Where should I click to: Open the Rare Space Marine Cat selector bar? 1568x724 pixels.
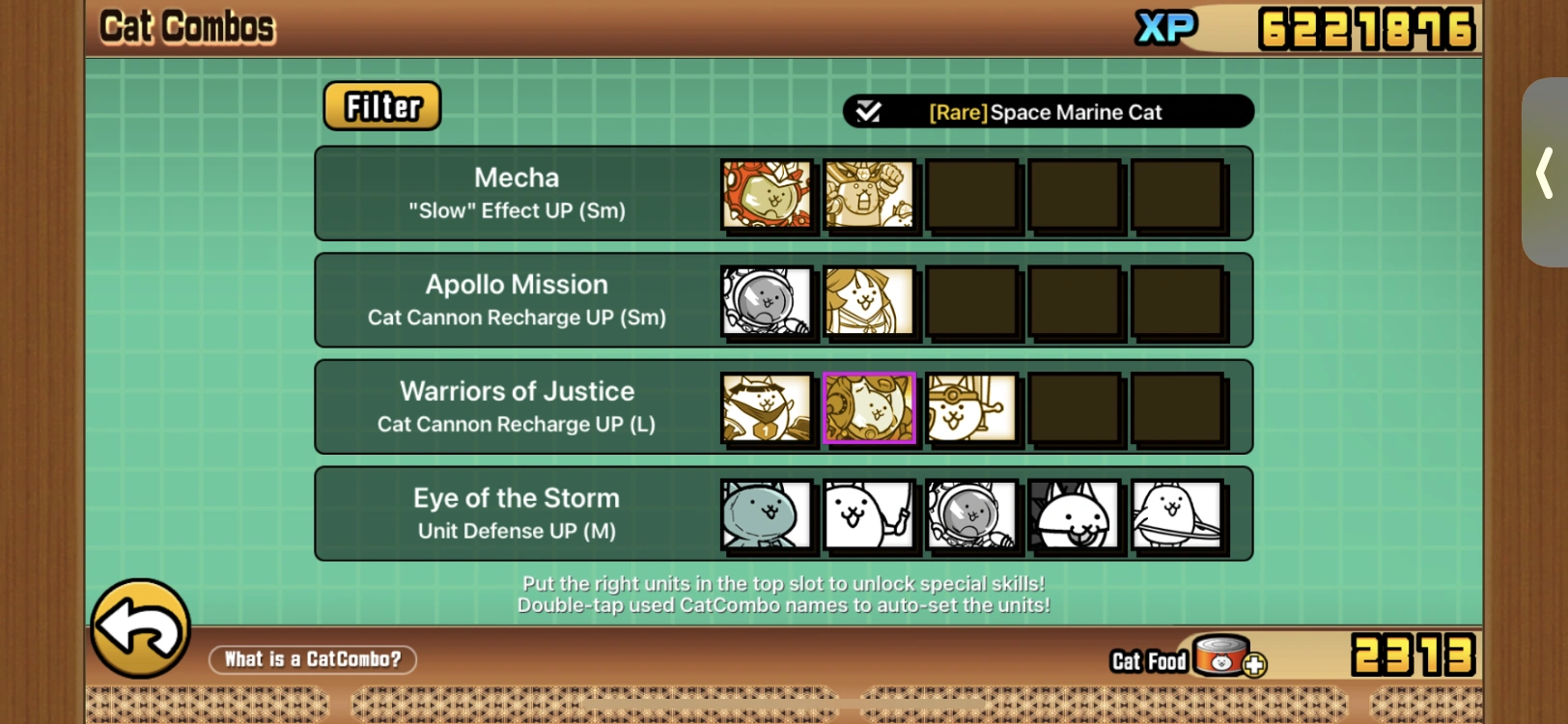coord(1048,111)
